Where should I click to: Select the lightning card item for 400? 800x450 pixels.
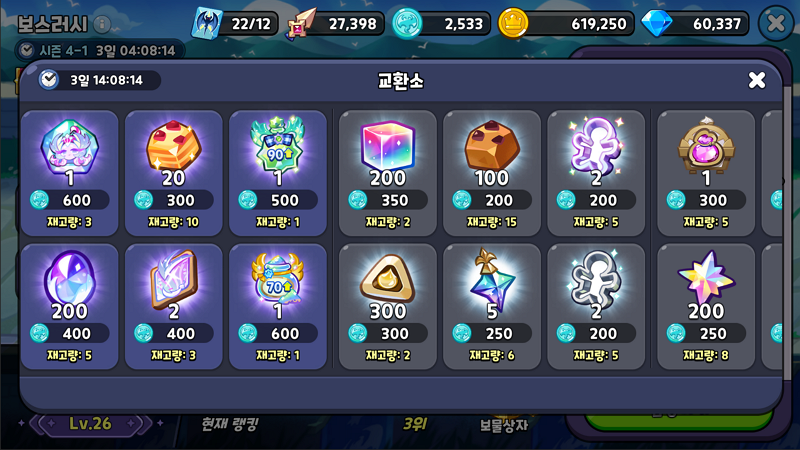click(174, 300)
